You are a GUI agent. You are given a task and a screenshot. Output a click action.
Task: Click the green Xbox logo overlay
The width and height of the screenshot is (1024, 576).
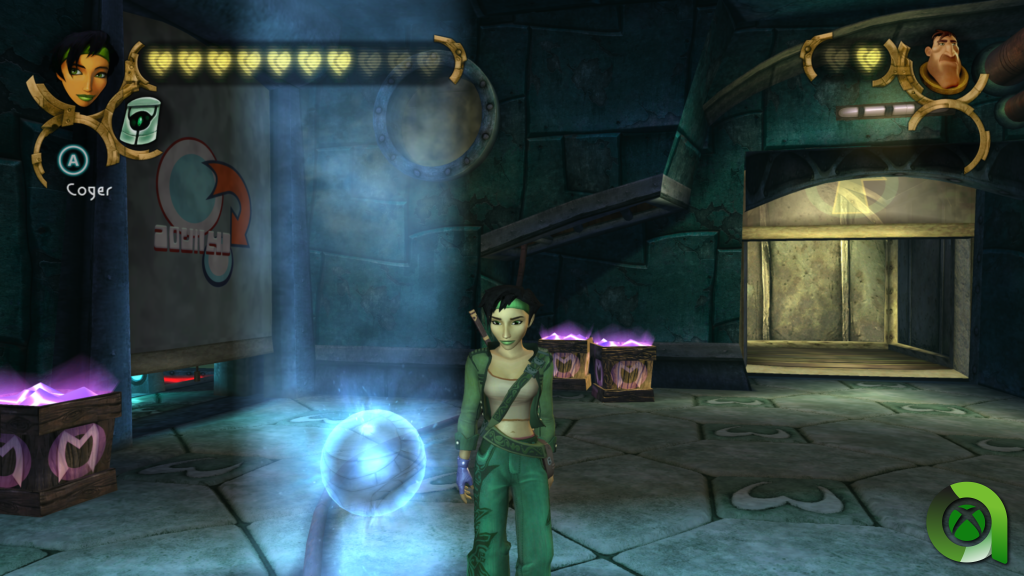pyautogui.click(x=969, y=520)
